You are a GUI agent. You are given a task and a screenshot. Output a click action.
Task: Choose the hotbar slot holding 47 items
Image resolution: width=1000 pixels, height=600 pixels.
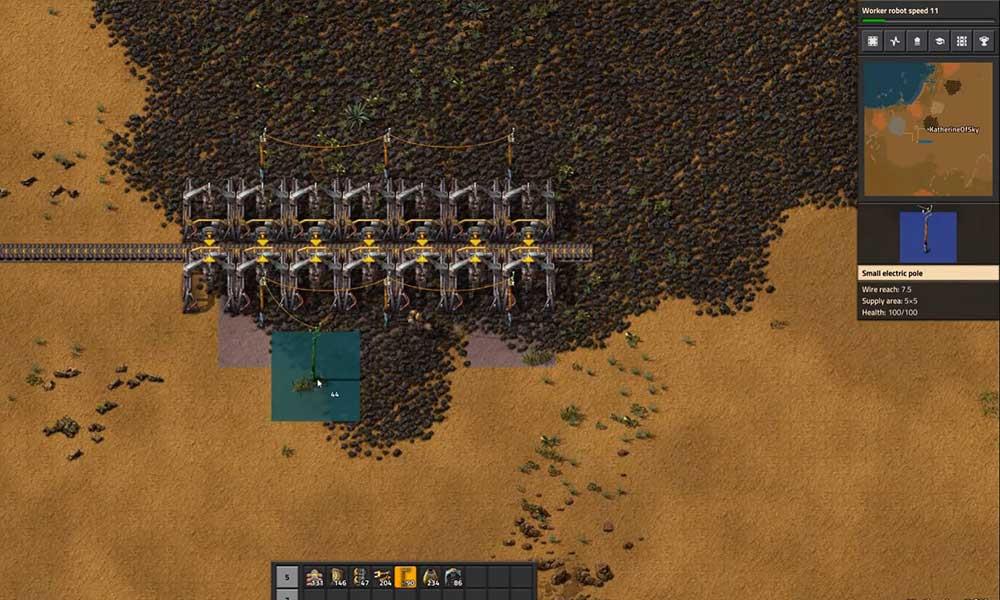click(360, 577)
